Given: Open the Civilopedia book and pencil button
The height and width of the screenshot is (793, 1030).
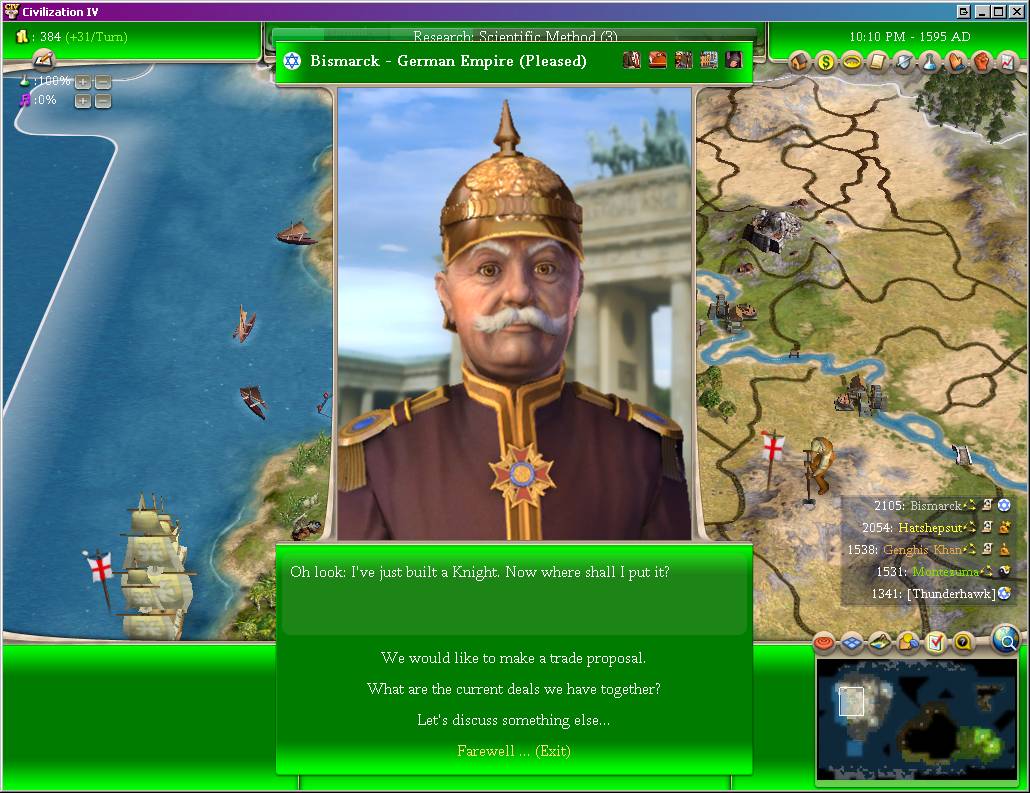Looking at the screenshot, I should point(42,61).
